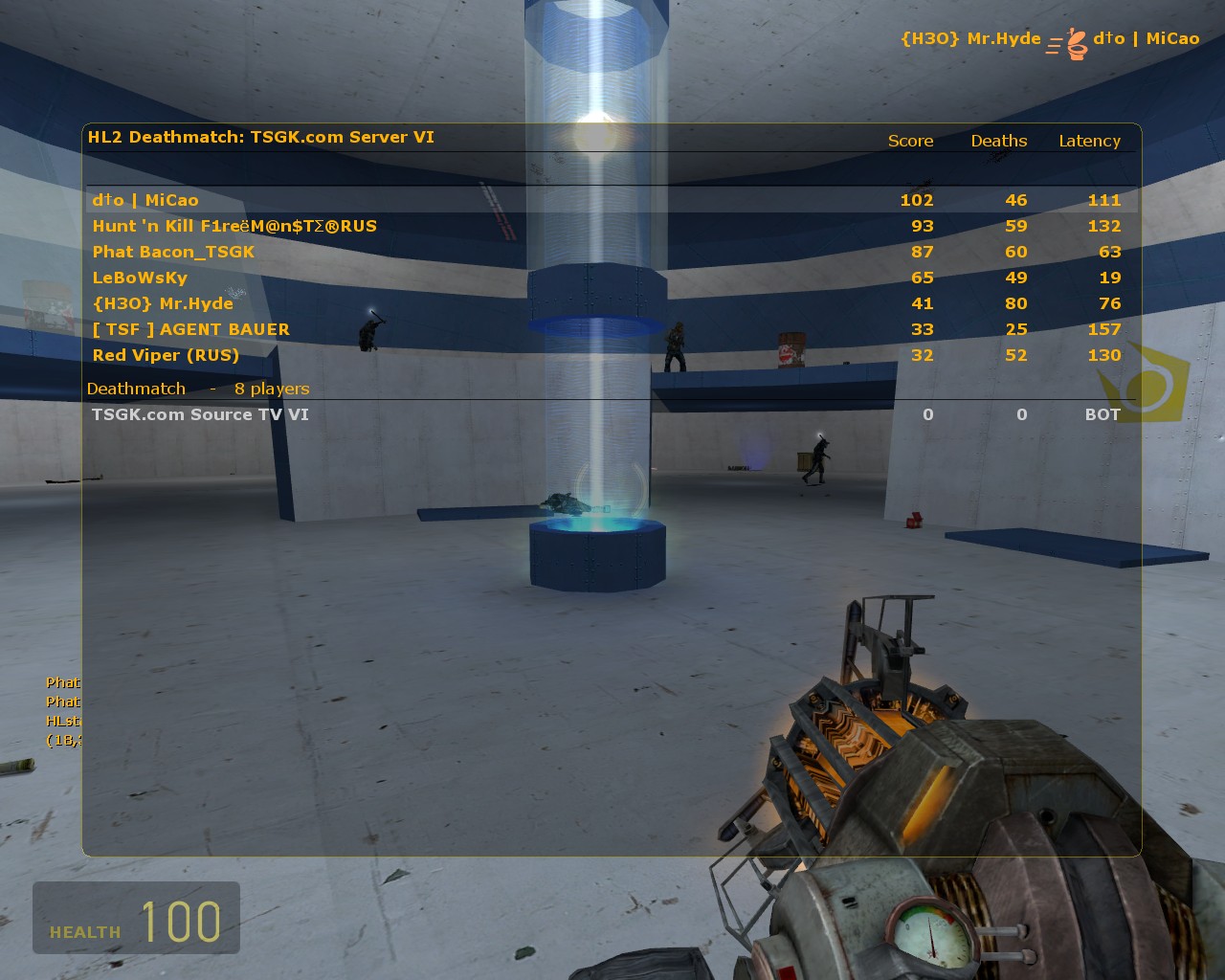Click the HEALTH 100 display in the HUD
The image size is (1225, 980).
click(x=136, y=919)
